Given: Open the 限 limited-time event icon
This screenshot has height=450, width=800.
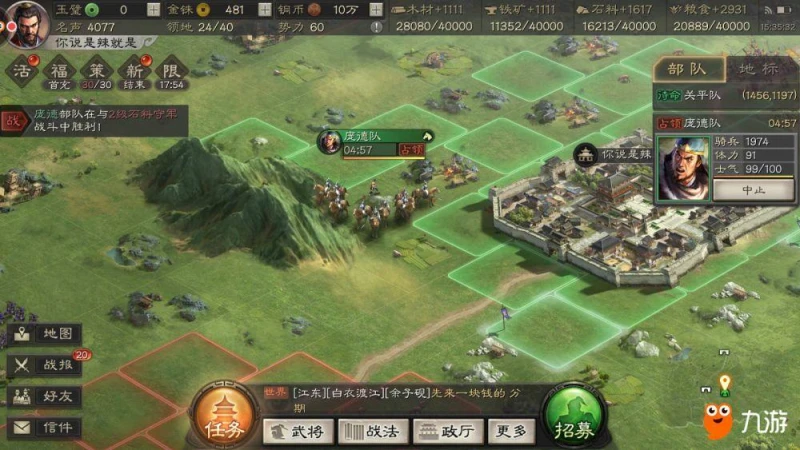Looking at the screenshot, I should click(170, 71).
